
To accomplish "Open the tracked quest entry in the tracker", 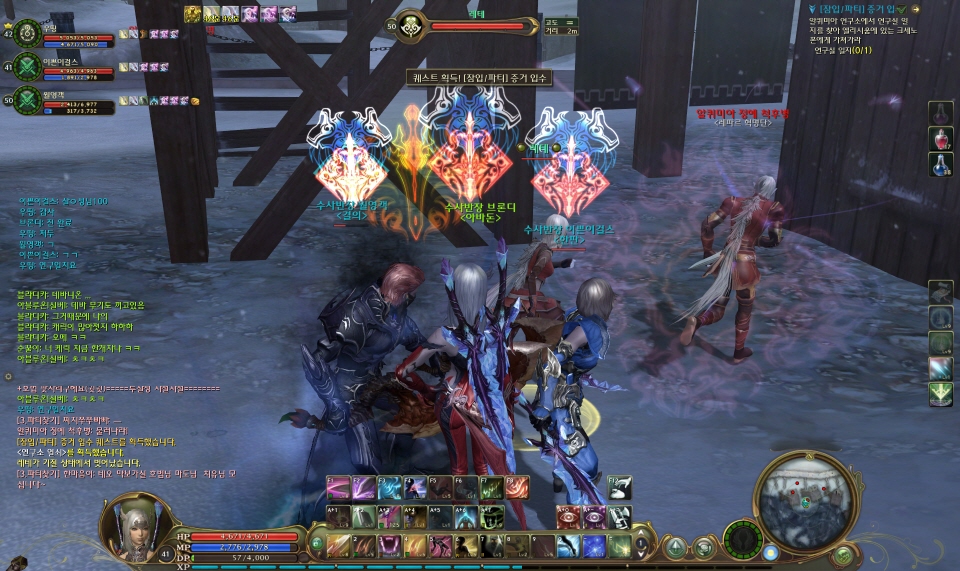I will (x=862, y=9).
